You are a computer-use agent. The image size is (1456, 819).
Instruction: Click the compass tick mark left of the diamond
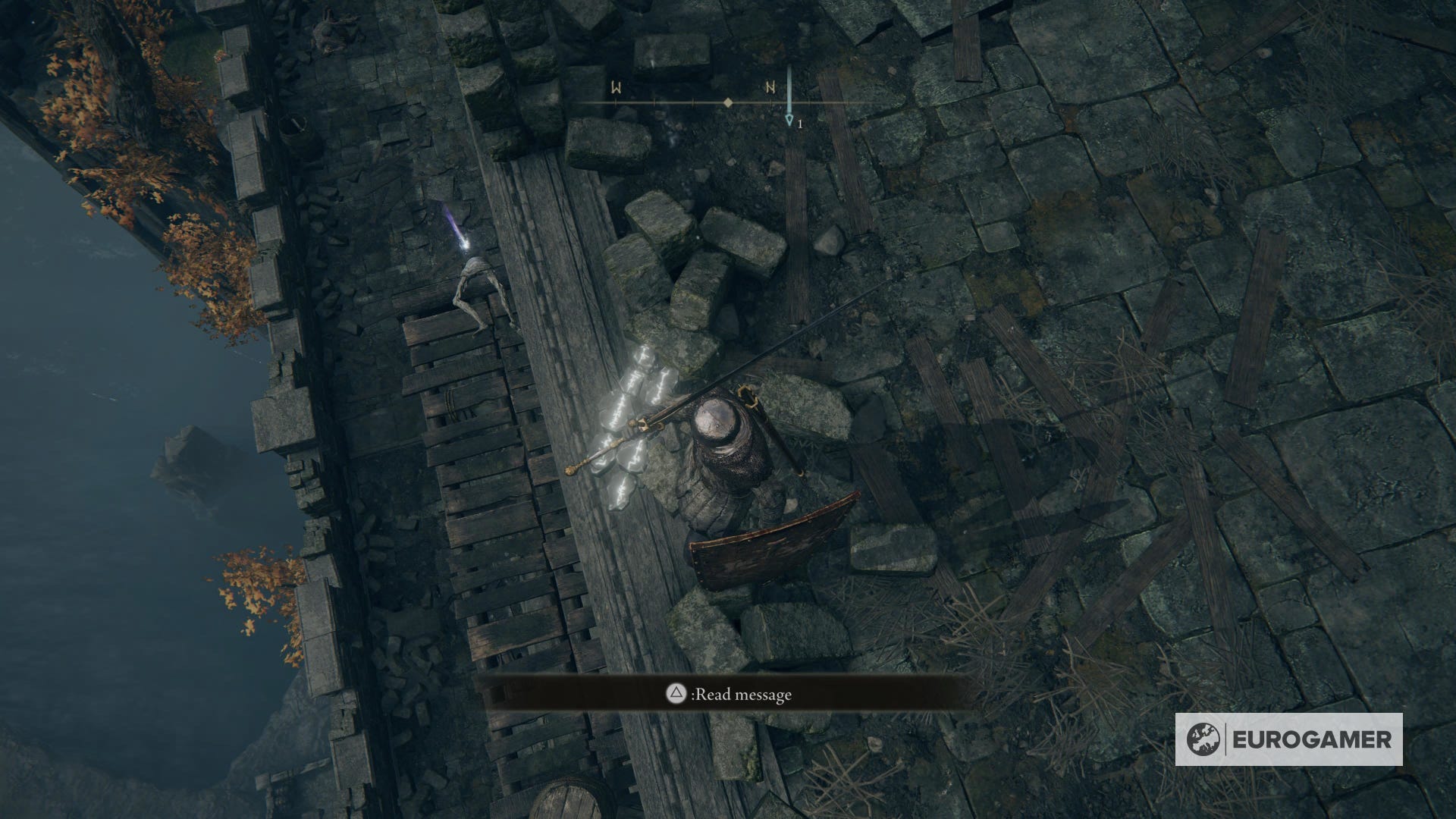(693, 102)
